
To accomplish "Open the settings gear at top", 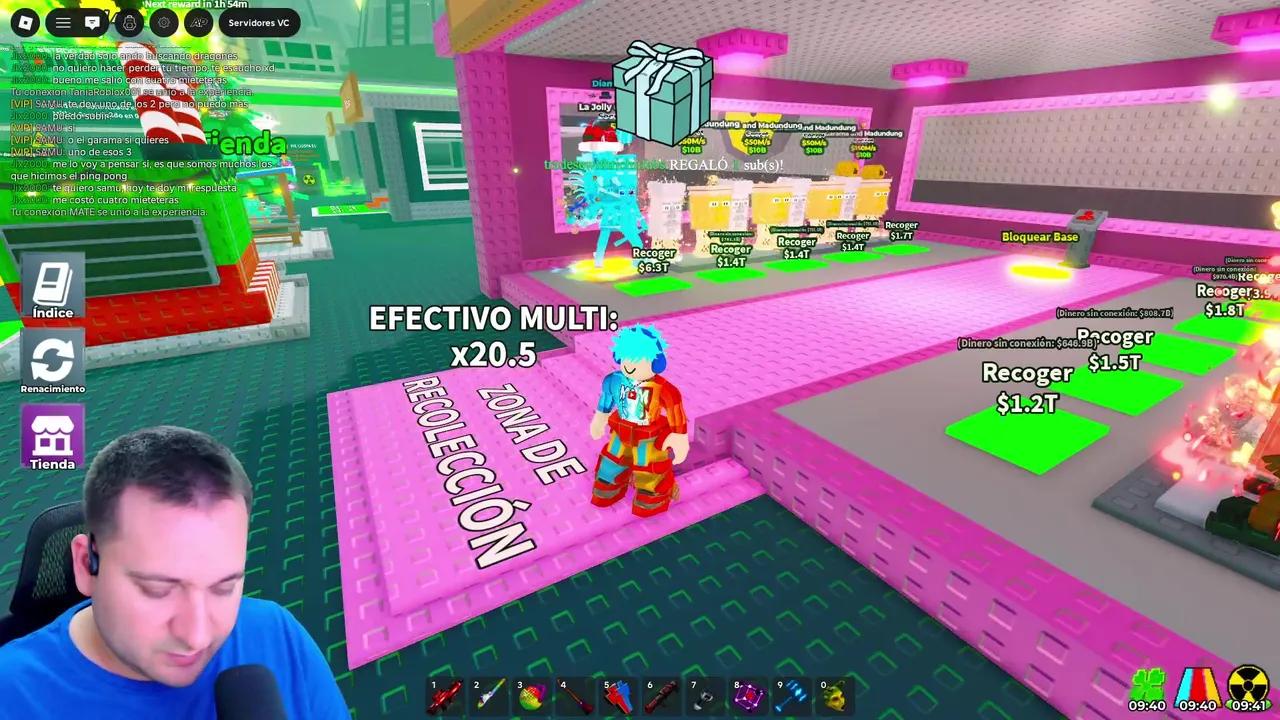I will pos(164,22).
